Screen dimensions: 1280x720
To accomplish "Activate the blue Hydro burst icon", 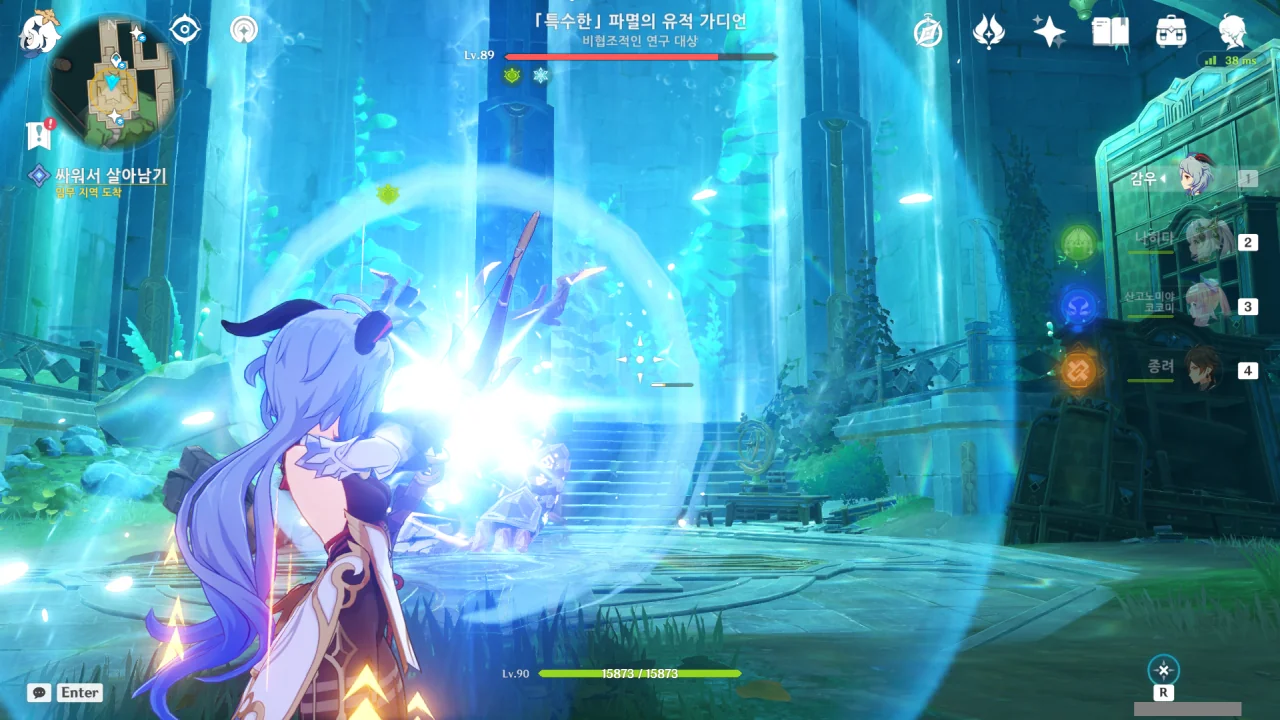I will (x=1078, y=305).
